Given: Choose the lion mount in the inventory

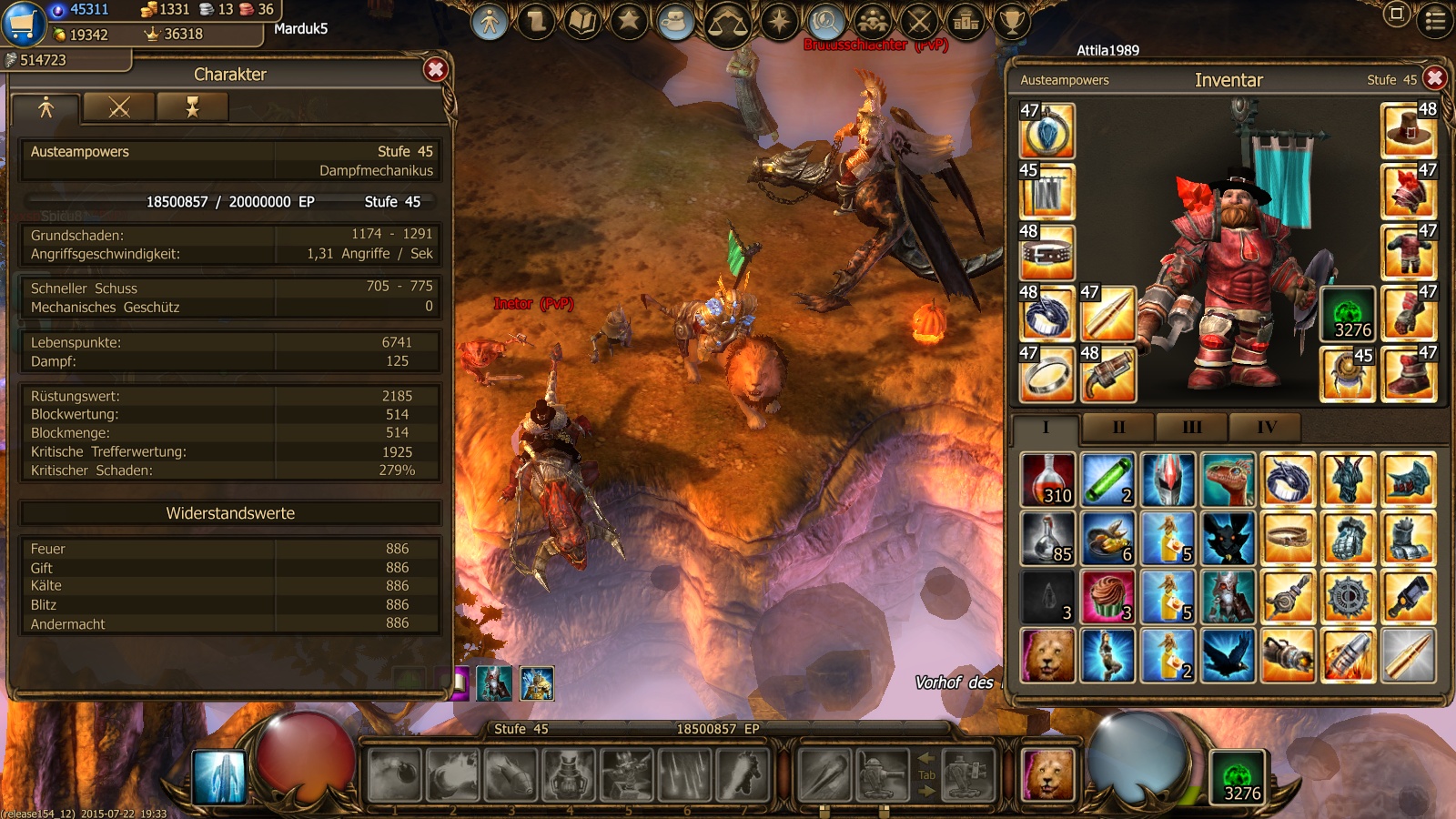Looking at the screenshot, I should (x=1047, y=655).
